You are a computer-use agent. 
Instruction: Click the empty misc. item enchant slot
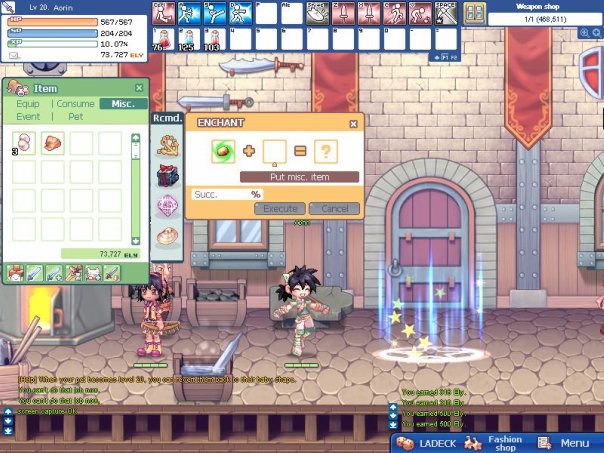[x=274, y=152]
